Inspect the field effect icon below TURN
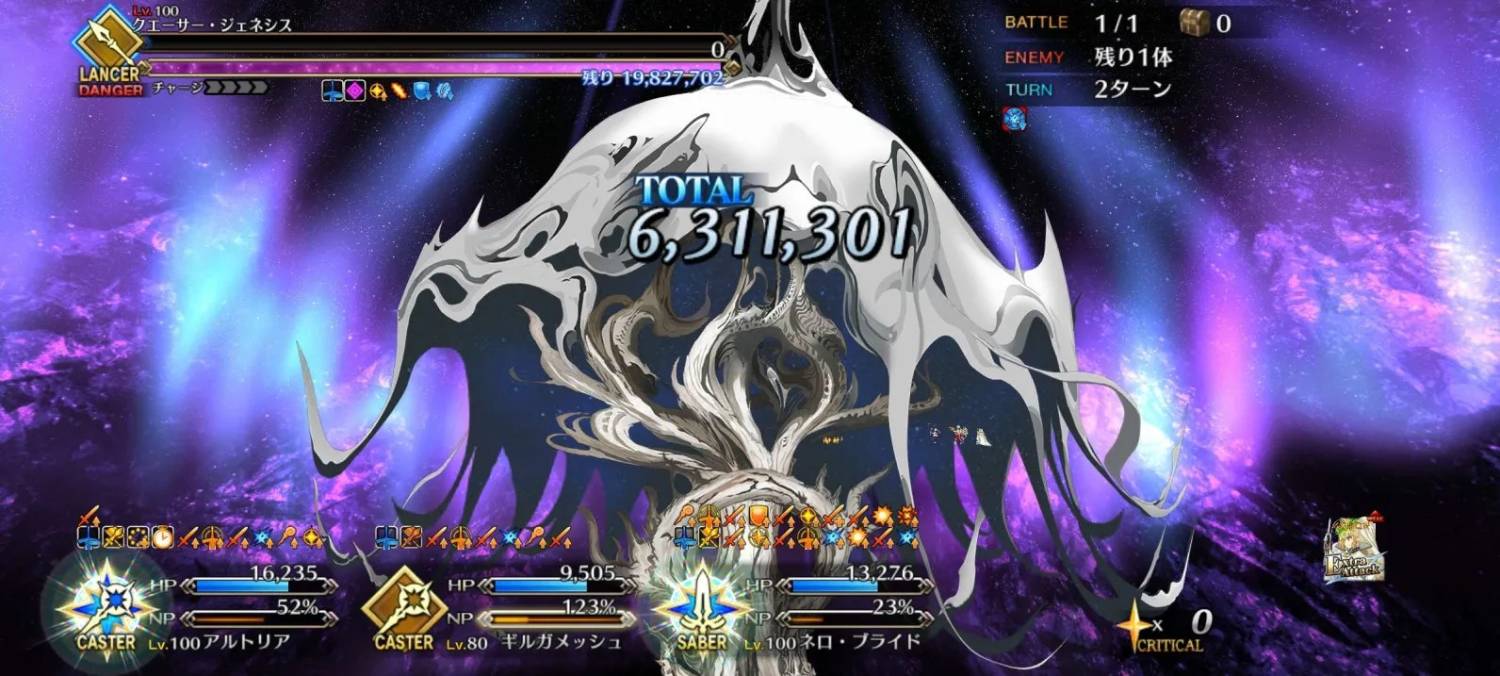1500x676 pixels. pos(1015,118)
